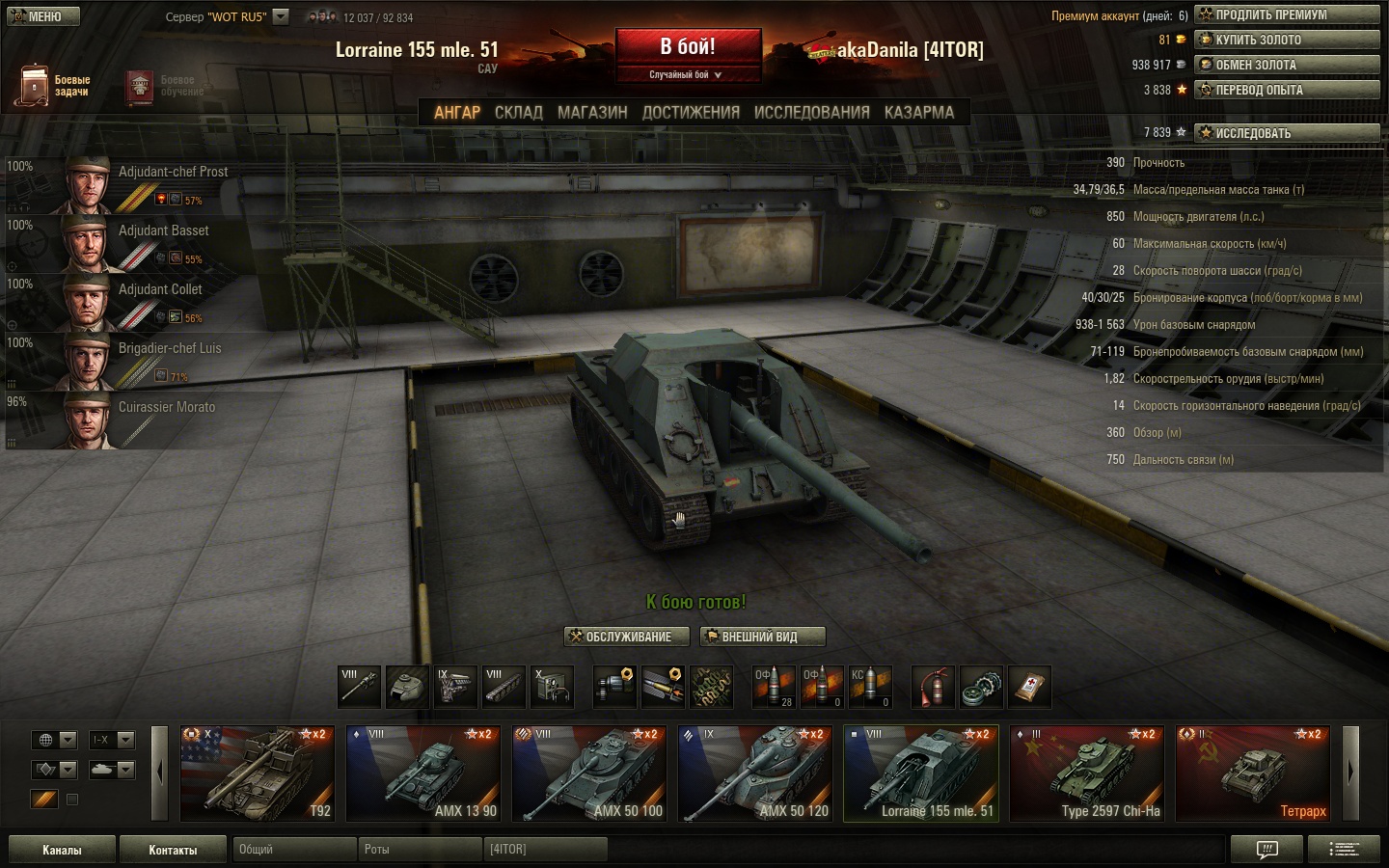The height and width of the screenshot is (868, 1389).
Task: Open ОБМЕН ЗОЛОТА exchange
Action: pyautogui.click(x=1287, y=65)
